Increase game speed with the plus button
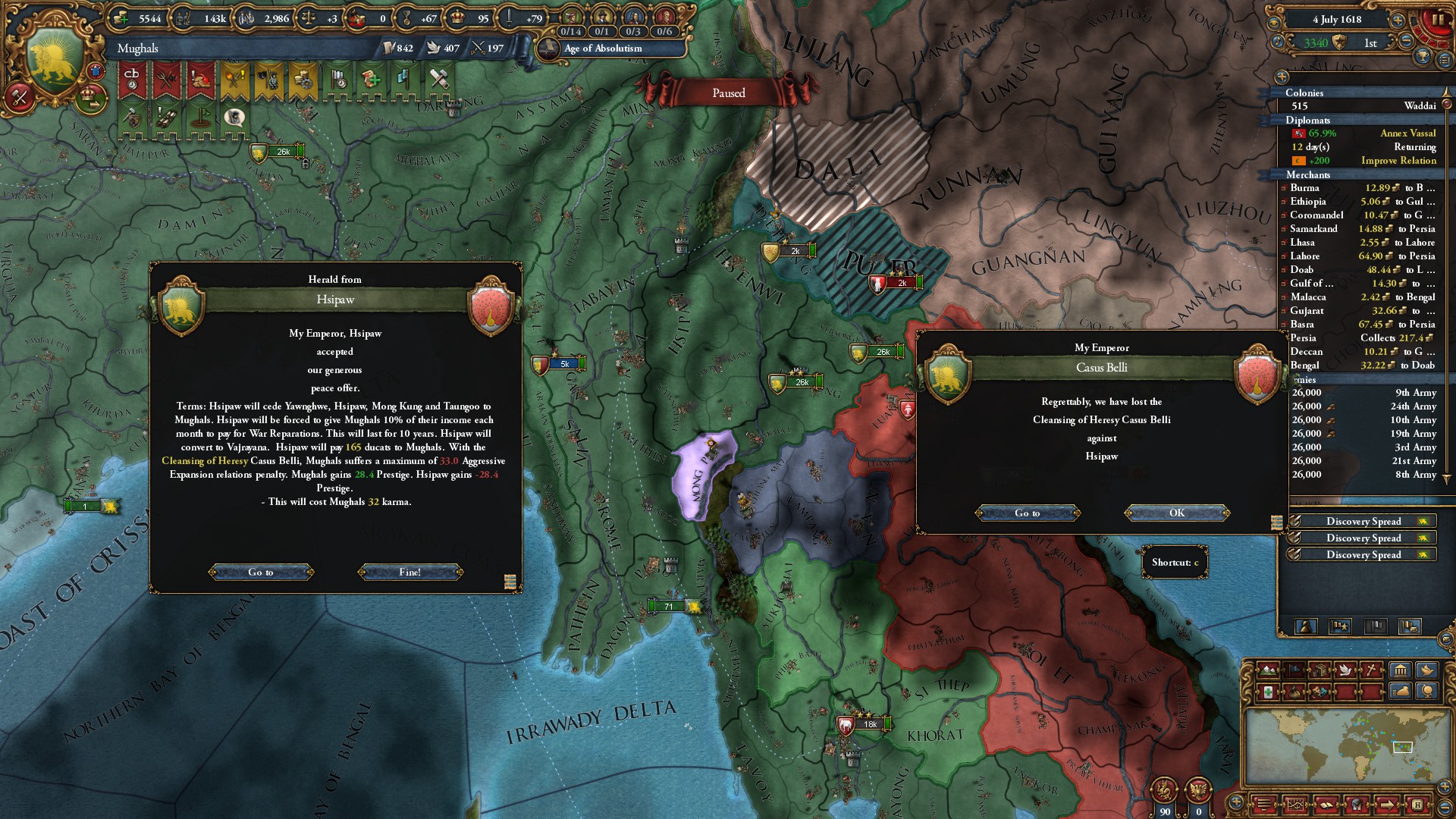 click(x=1398, y=20)
